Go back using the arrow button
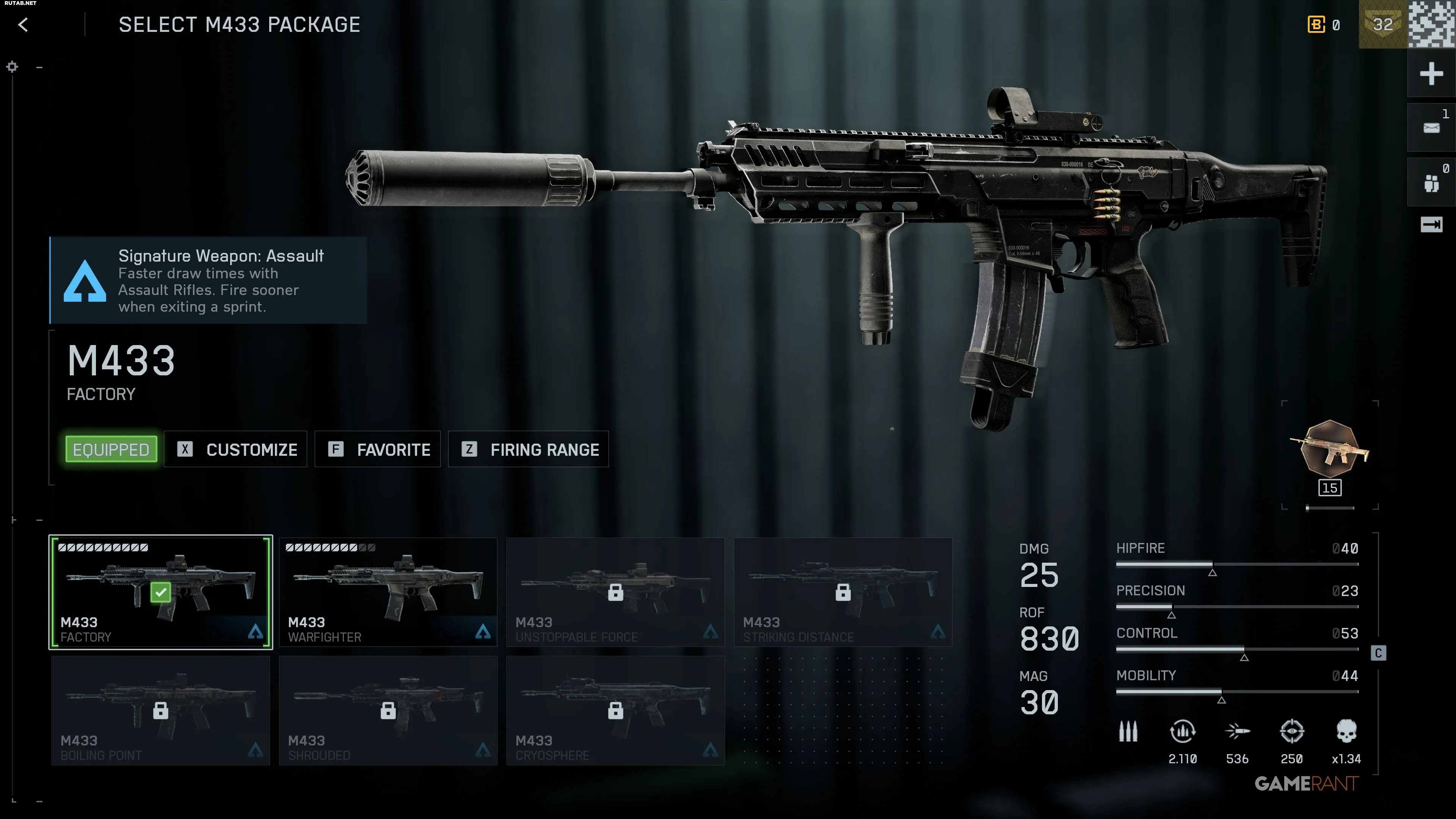The width and height of the screenshot is (1456, 819). click(x=23, y=25)
